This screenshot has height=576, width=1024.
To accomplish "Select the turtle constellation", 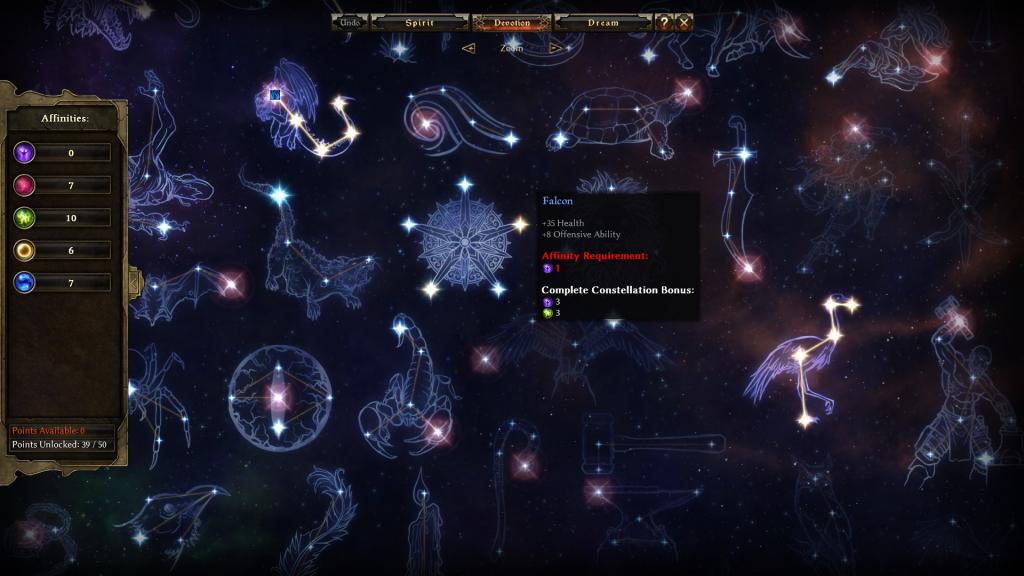I will [618, 122].
